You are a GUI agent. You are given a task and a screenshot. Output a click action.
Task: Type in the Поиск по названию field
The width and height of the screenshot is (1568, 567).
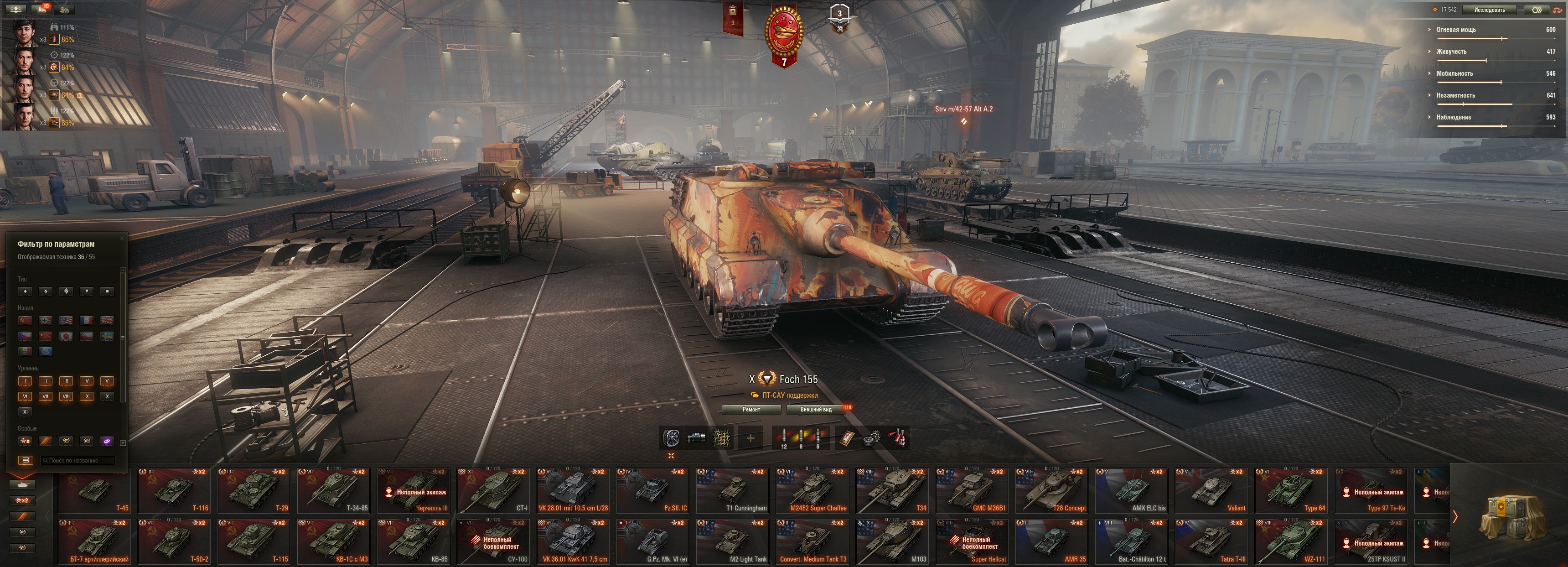78,460
